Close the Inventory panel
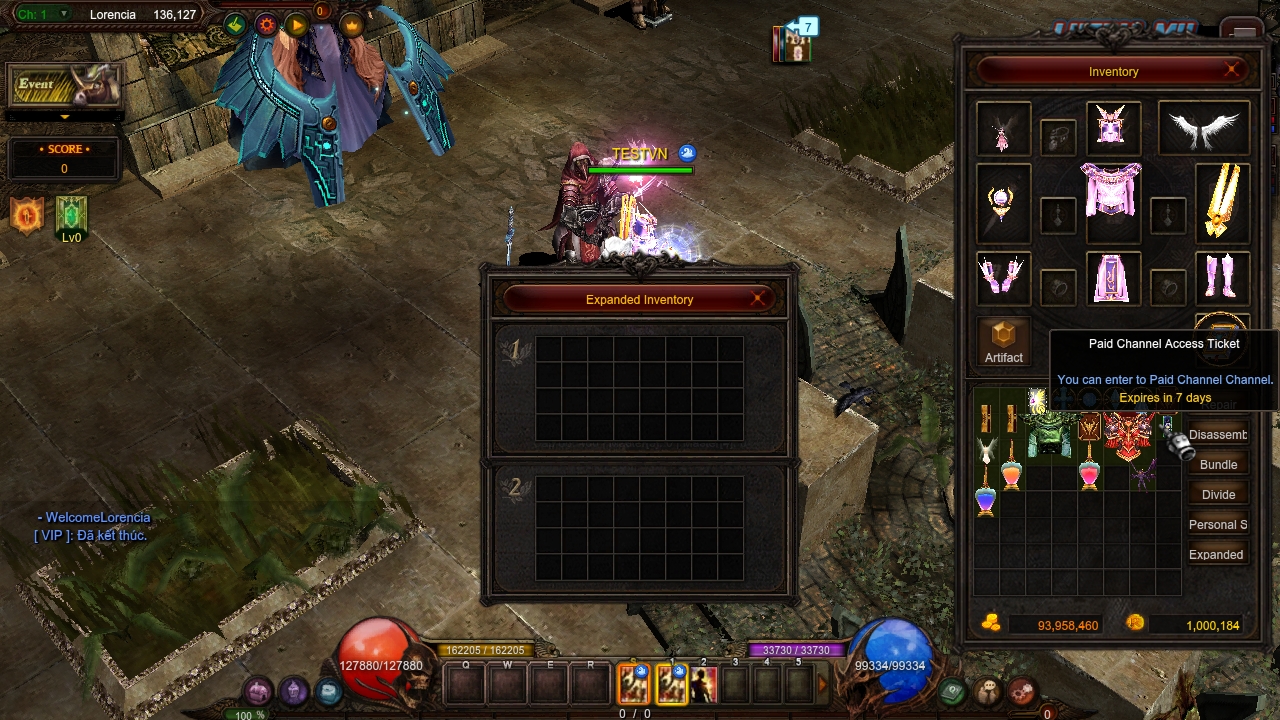The width and height of the screenshot is (1280, 720). pos(1232,70)
